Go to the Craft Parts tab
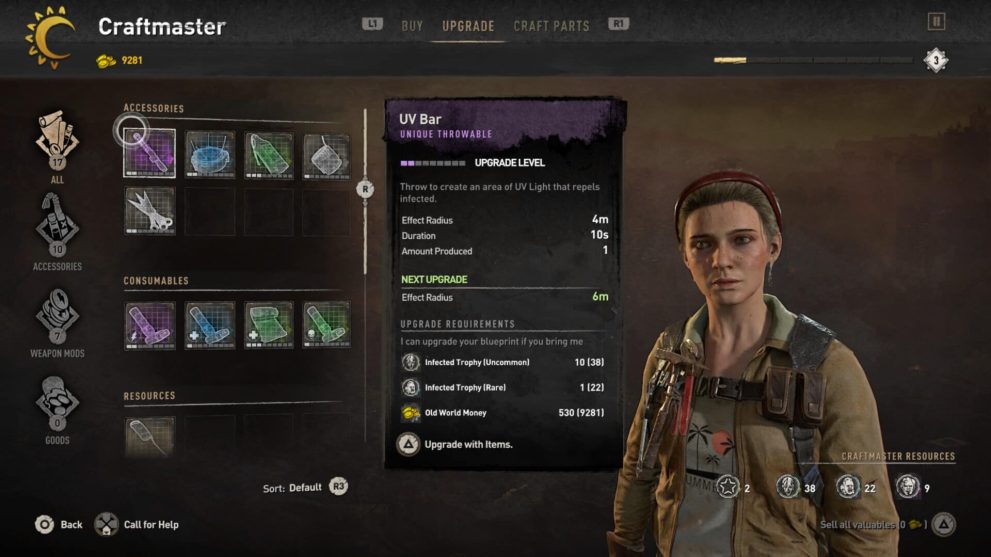 tap(551, 26)
